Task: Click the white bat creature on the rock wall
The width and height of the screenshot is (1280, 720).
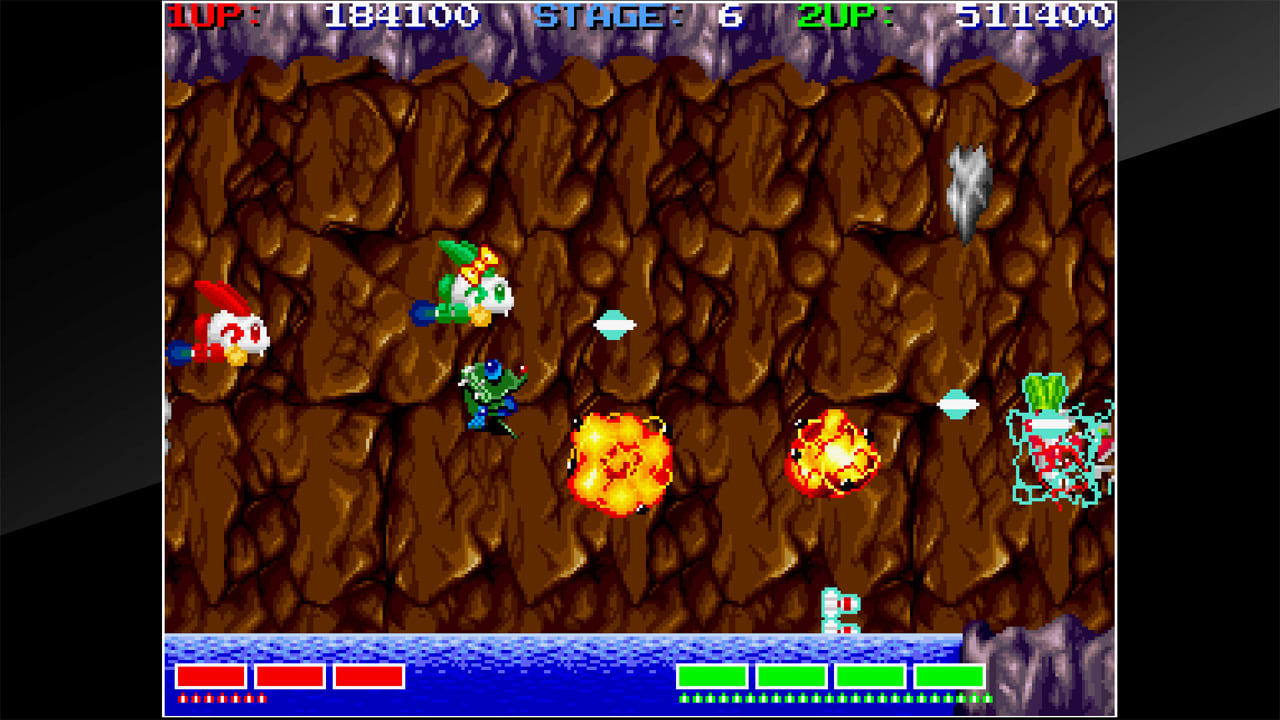Action: pos(965,190)
